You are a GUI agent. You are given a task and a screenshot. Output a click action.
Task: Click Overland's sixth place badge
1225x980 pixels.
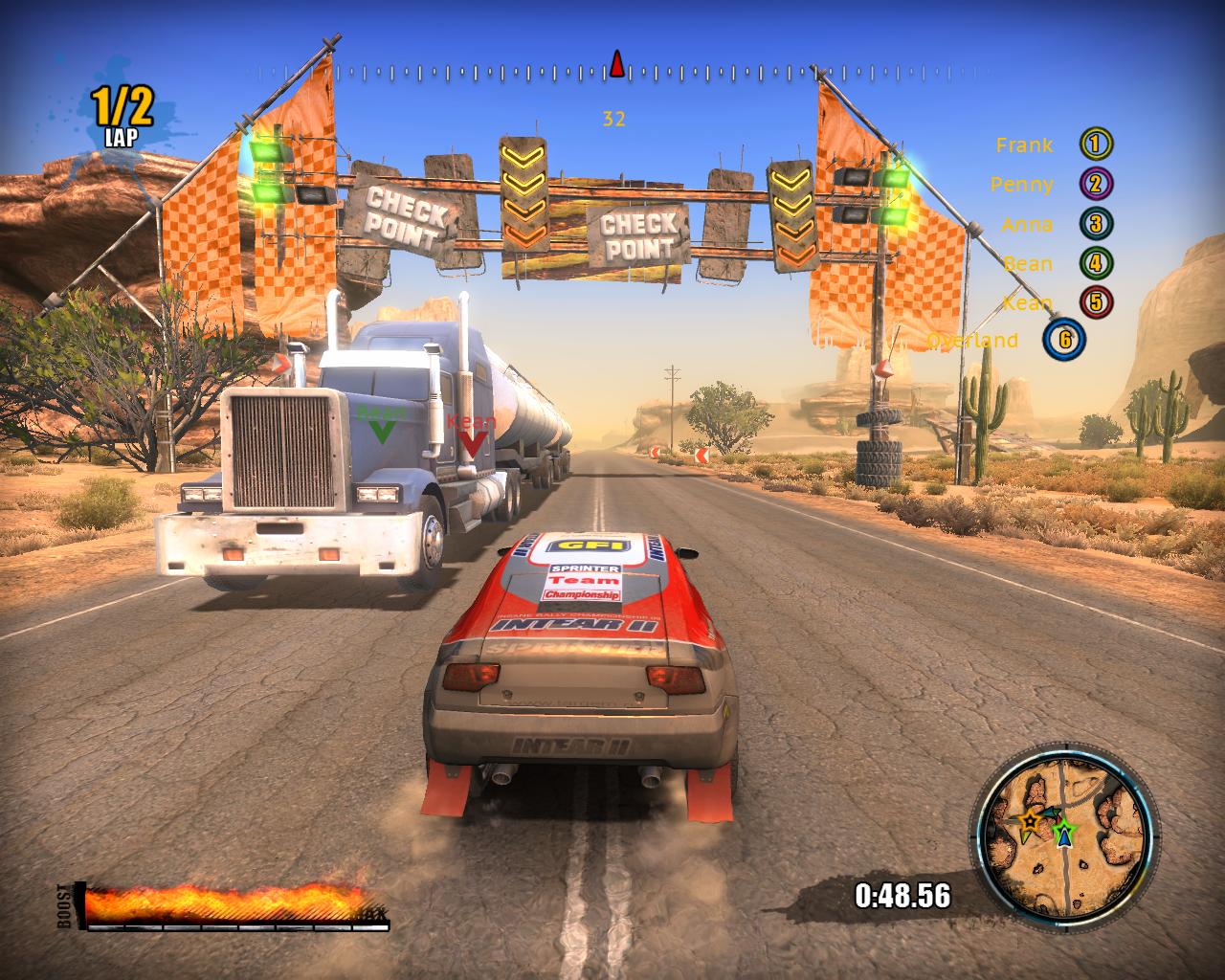pyautogui.click(x=1064, y=341)
